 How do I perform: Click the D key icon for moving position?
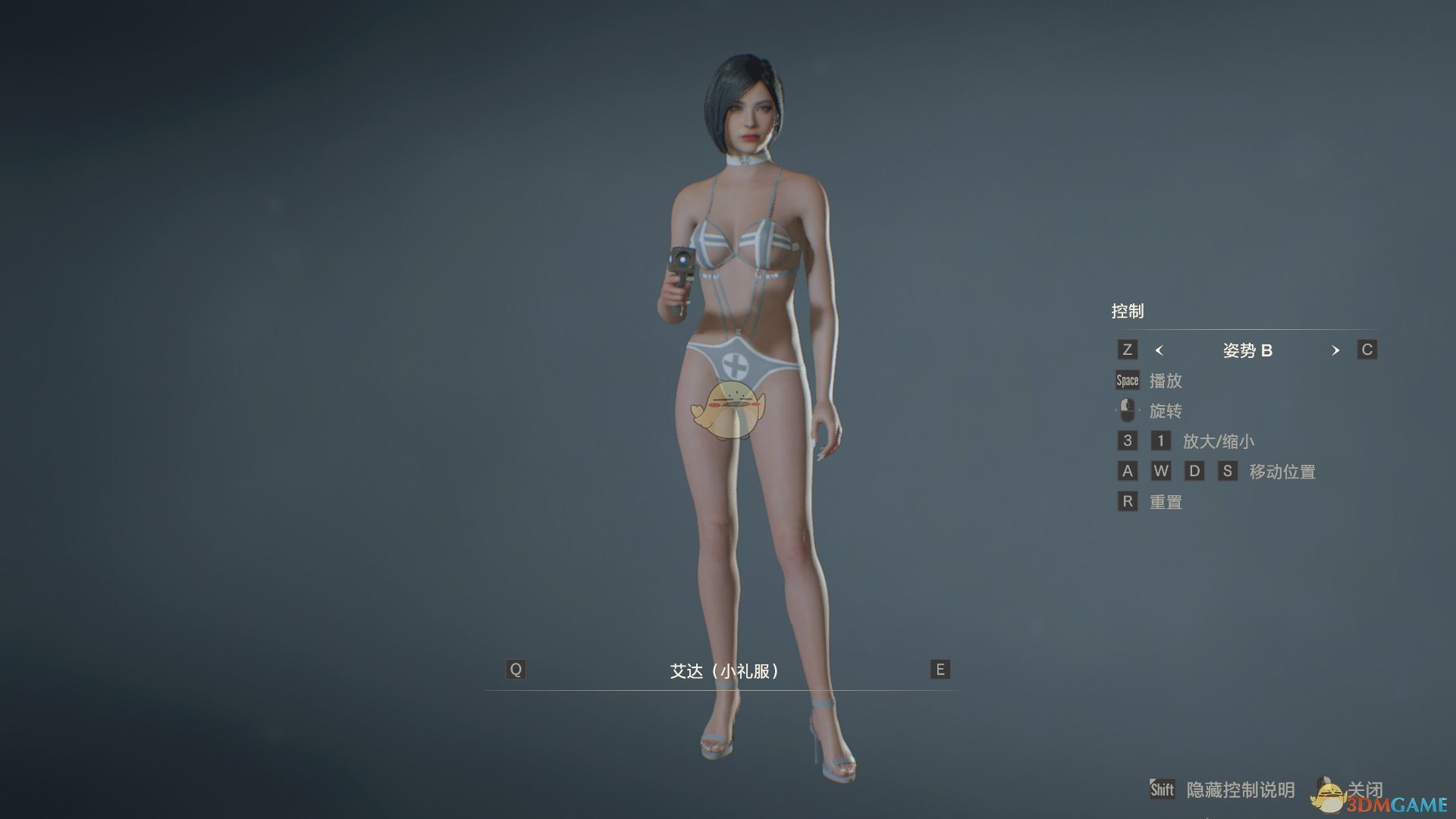click(x=1195, y=471)
